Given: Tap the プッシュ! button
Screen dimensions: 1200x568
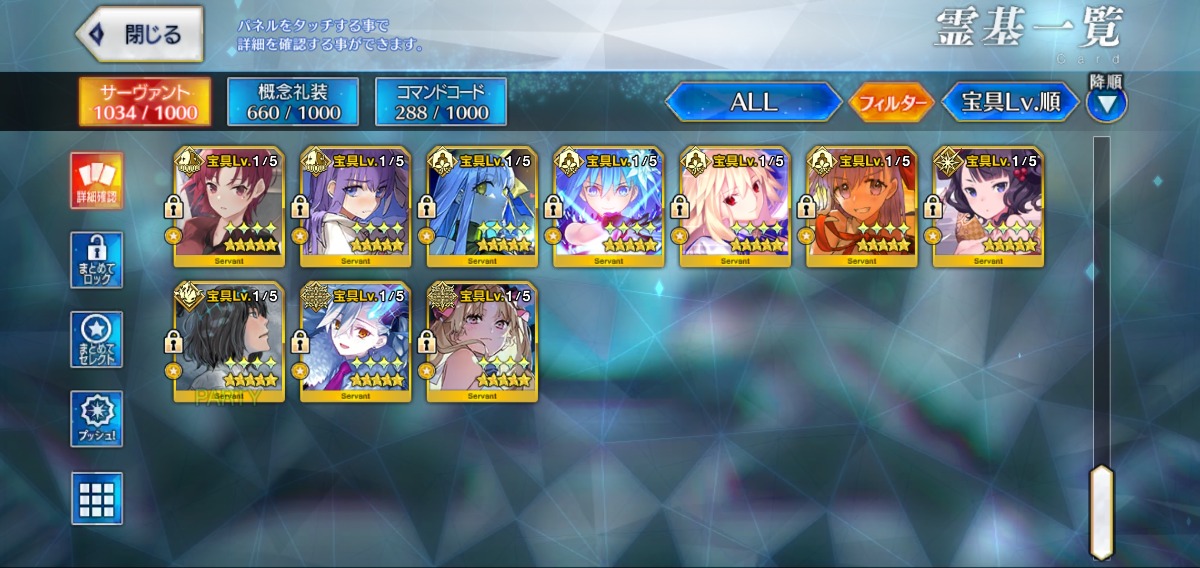Looking at the screenshot, I should pos(97,419).
